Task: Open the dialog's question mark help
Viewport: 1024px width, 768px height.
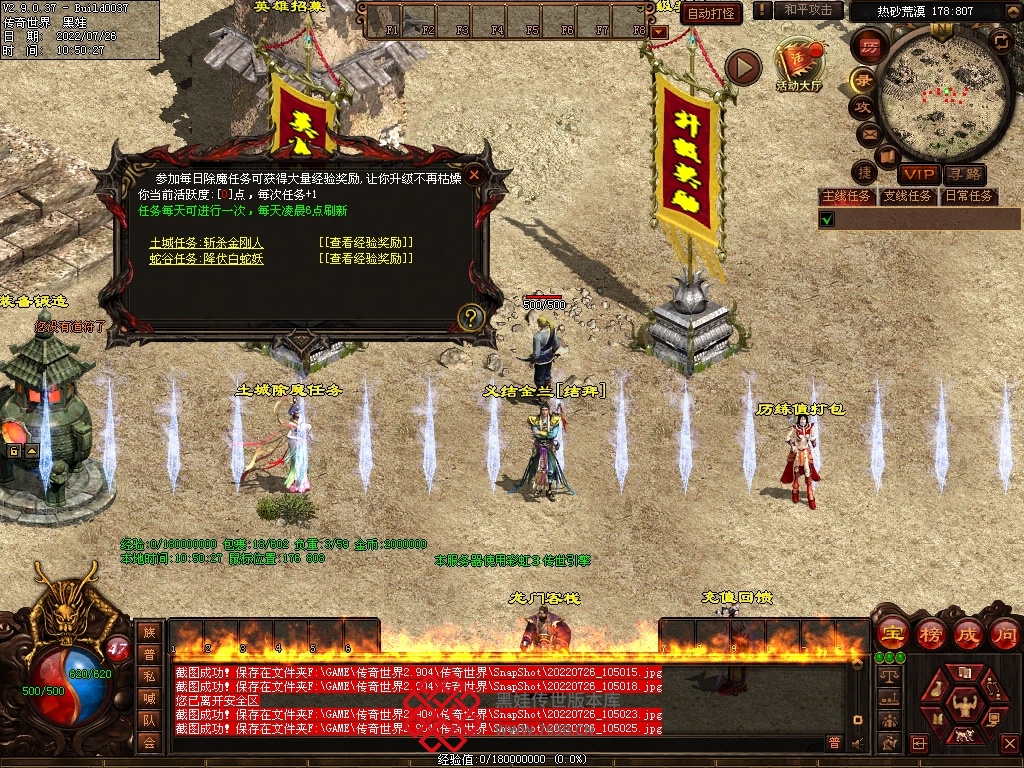Action: 471,317
